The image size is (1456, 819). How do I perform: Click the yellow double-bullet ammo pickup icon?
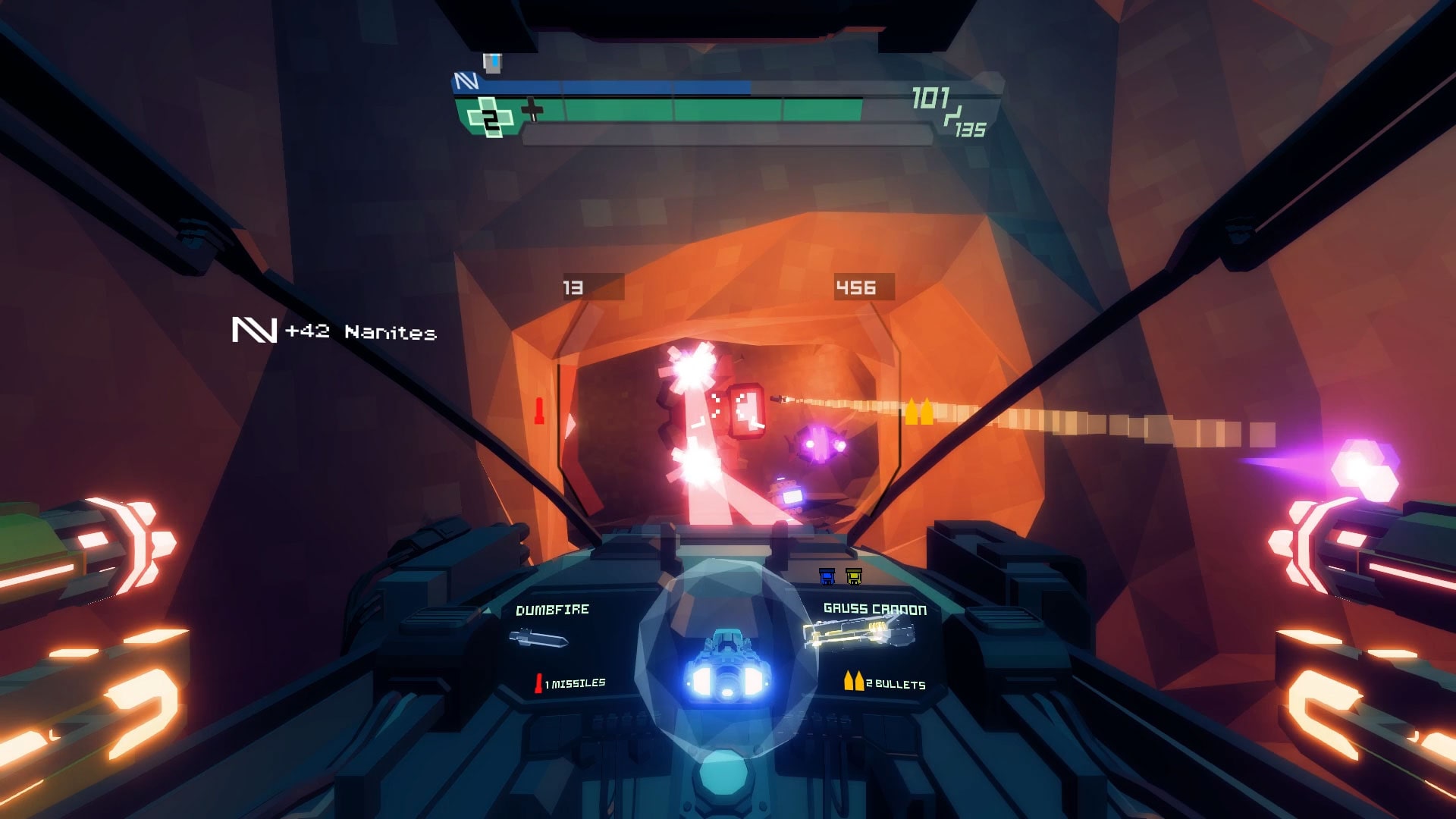[918, 410]
